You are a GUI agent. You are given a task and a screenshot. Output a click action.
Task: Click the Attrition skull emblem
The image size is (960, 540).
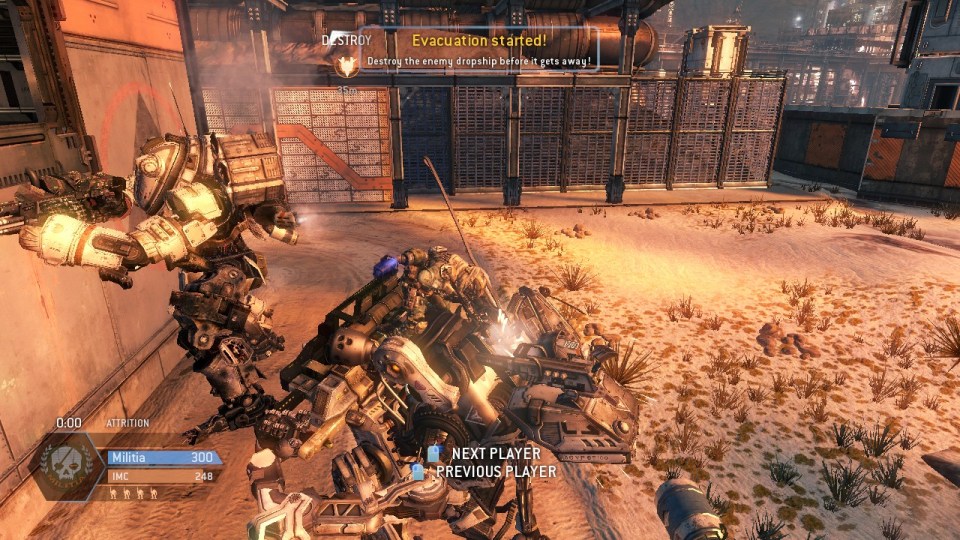[67, 466]
